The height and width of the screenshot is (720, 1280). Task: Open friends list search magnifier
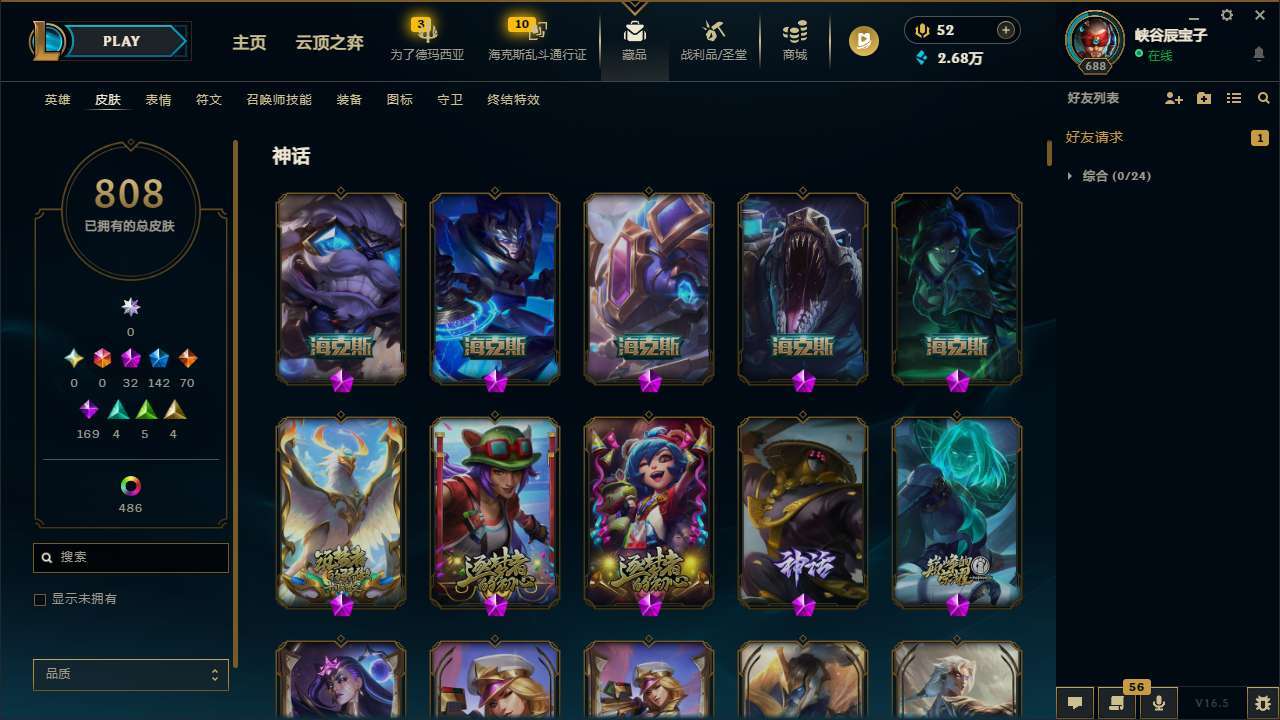pyautogui.click(x=1263, y=98)
